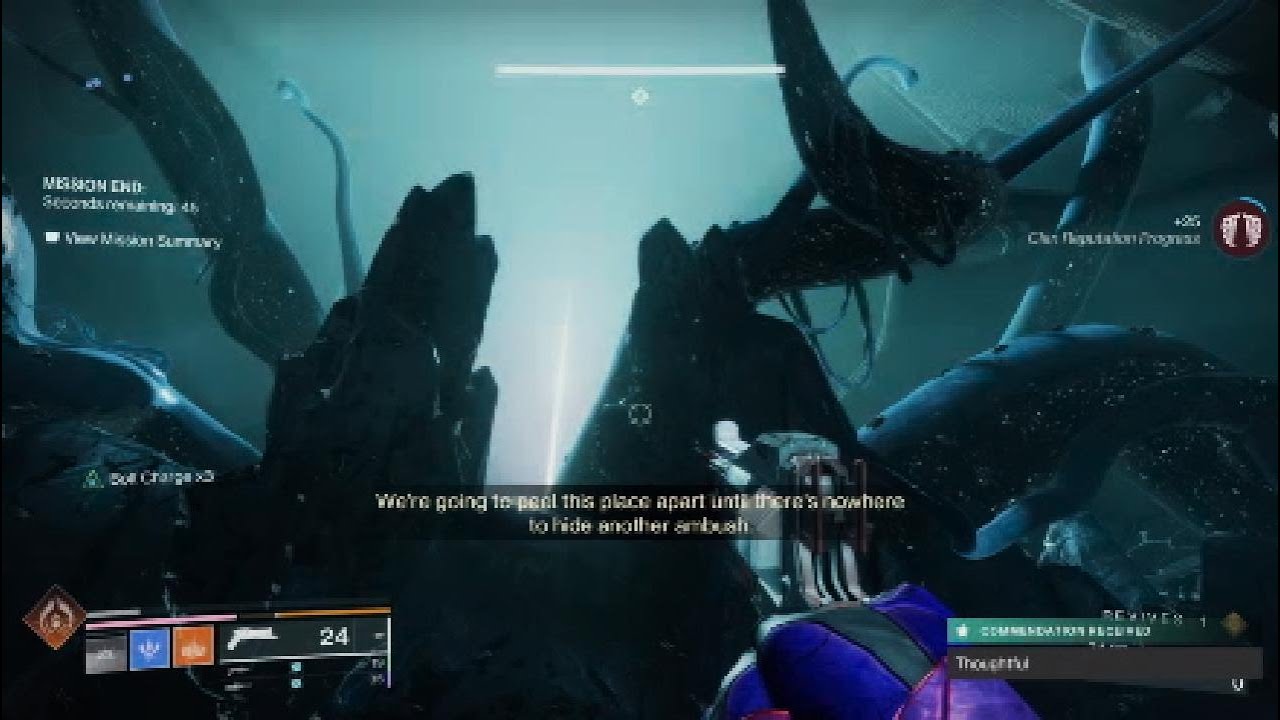The height and width of the screenshot is (720, 1280).
Task: Click the Bolt Charge buff indicator
Action: [149, 478]
